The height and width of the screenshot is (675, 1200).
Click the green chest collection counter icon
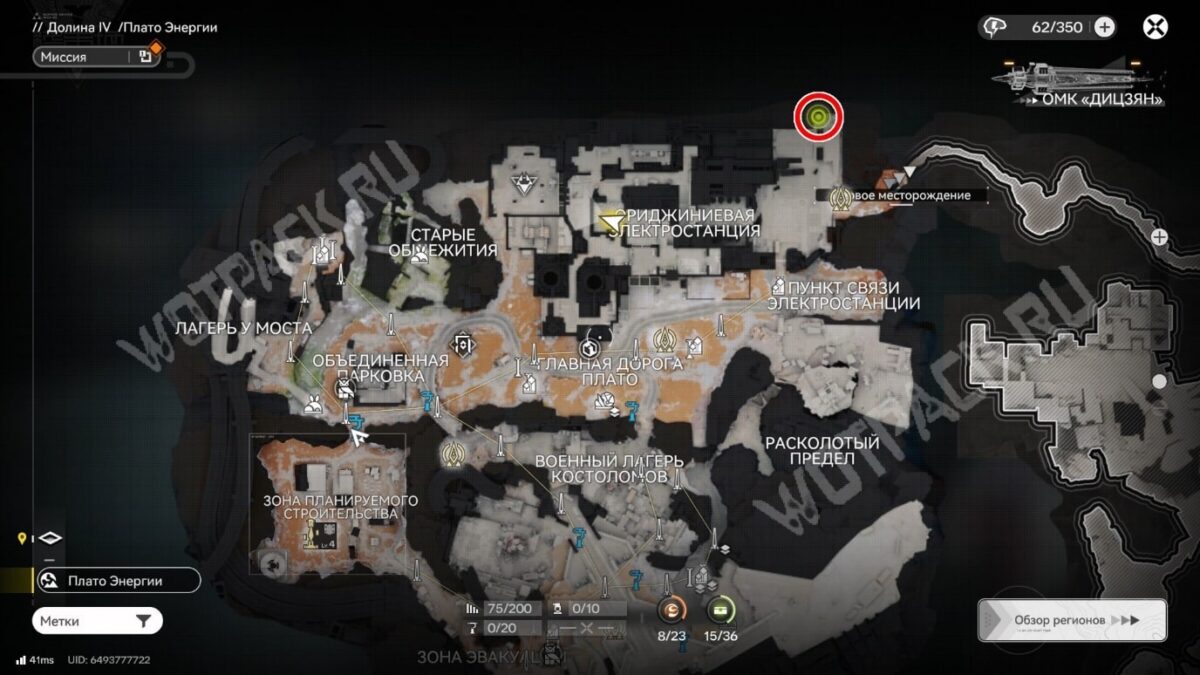coord(720,609)
